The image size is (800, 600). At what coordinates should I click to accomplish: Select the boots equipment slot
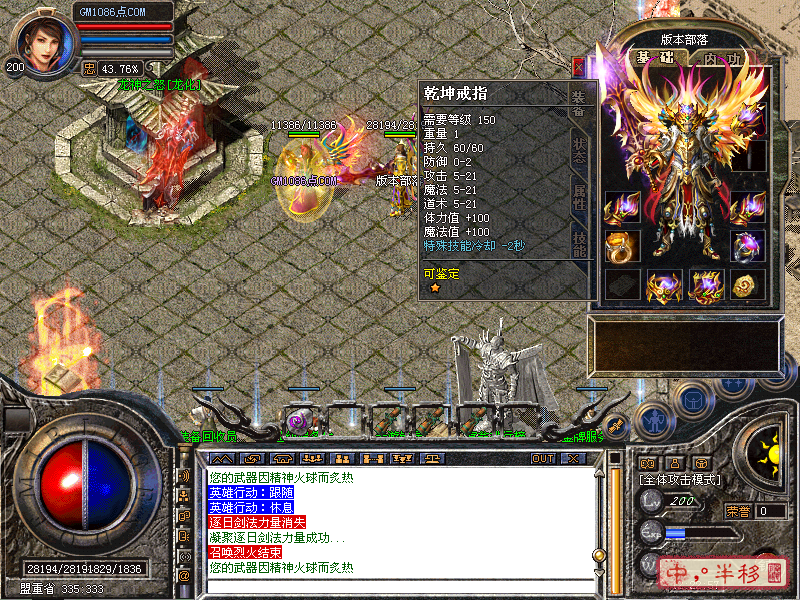[x=706, y=286]
